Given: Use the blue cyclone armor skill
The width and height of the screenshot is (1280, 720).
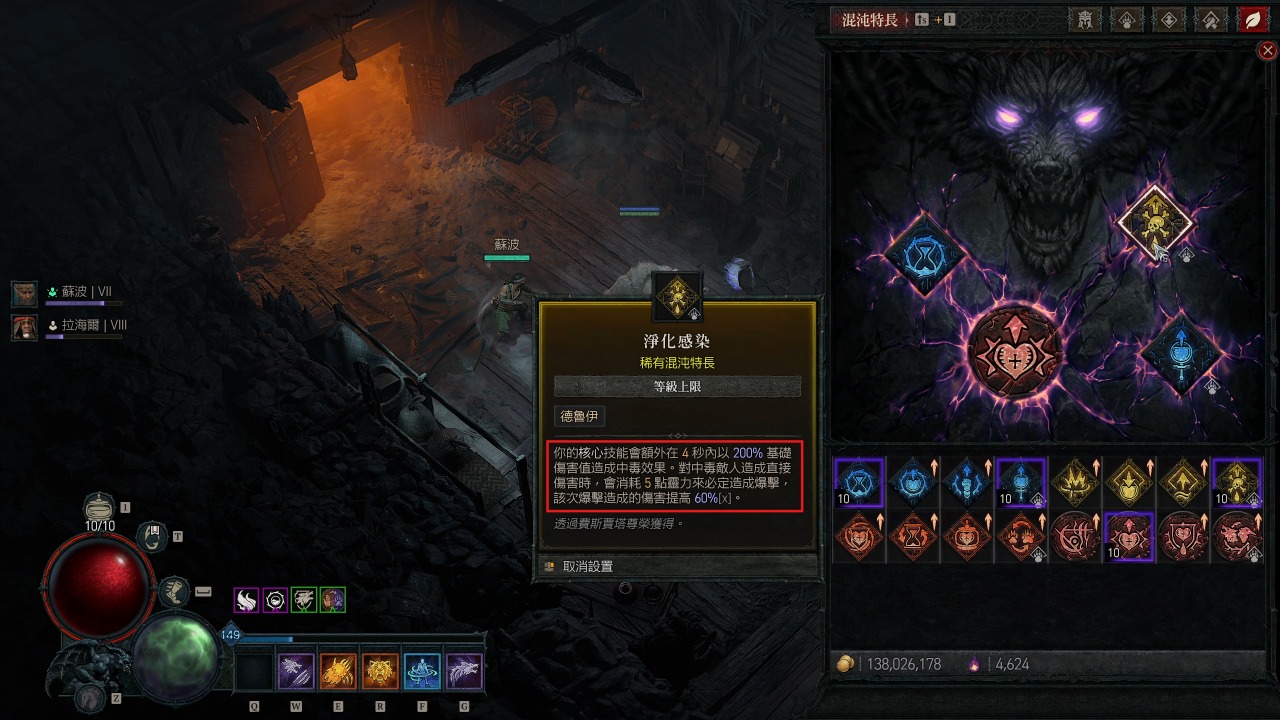Looking at the screenshot, I should [x=422, y=672].
